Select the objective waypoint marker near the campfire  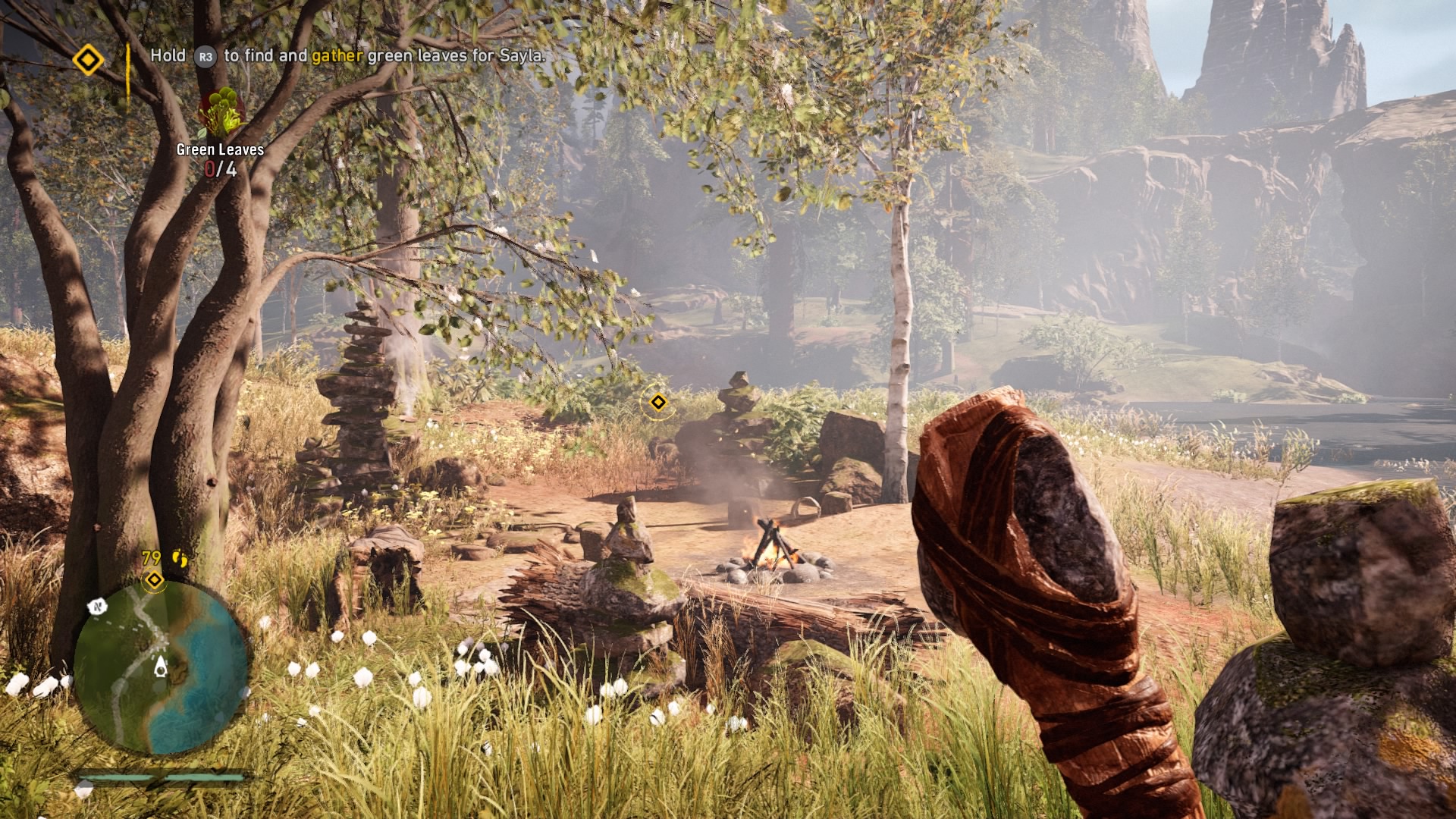(658, 402)
